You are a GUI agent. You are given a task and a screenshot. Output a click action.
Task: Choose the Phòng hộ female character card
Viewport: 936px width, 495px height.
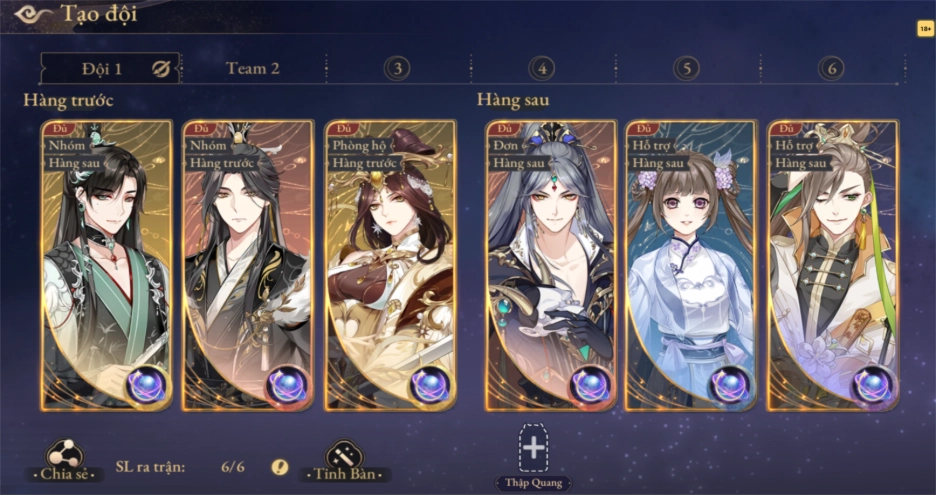390,265
